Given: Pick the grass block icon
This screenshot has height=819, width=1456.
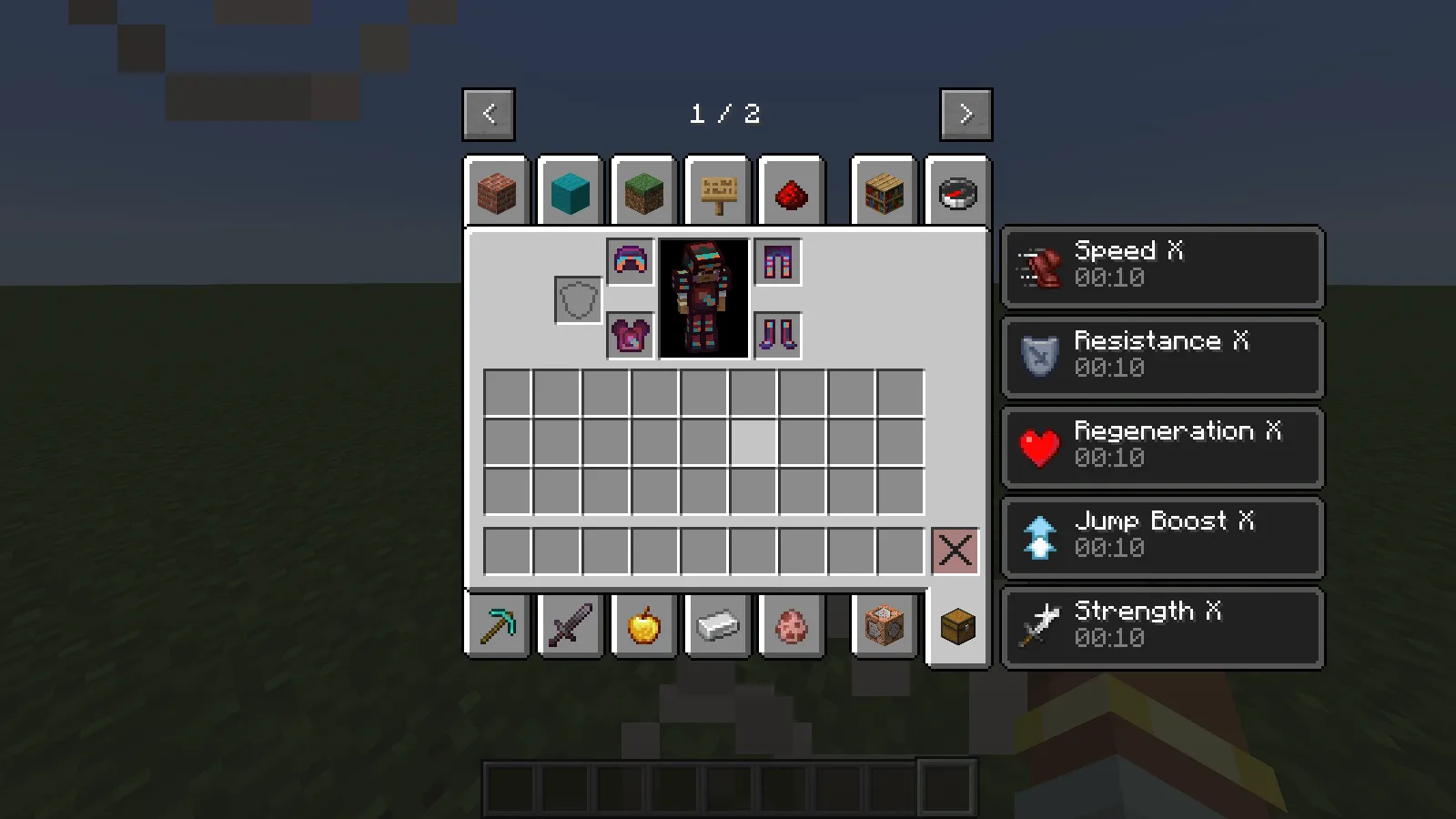Looking at the screenshot, I should pyautogui.click(x=643, y=192).
